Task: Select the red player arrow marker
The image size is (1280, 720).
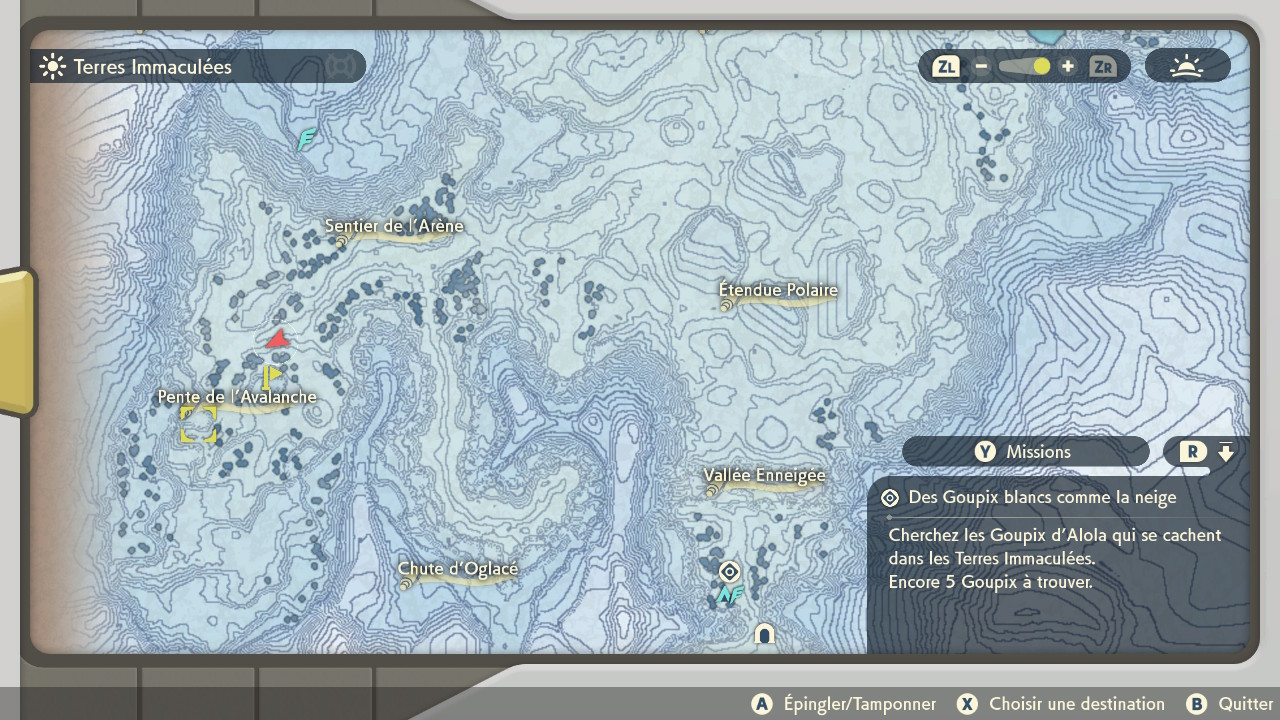Action: coord(278,340)
